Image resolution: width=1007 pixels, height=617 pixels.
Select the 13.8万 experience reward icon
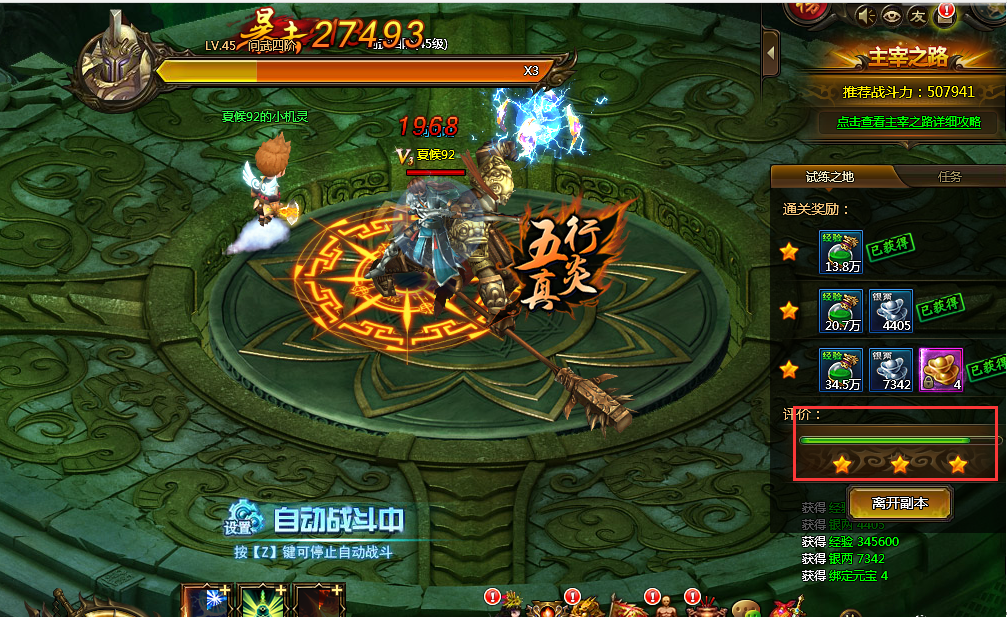[x=840, y=252]
